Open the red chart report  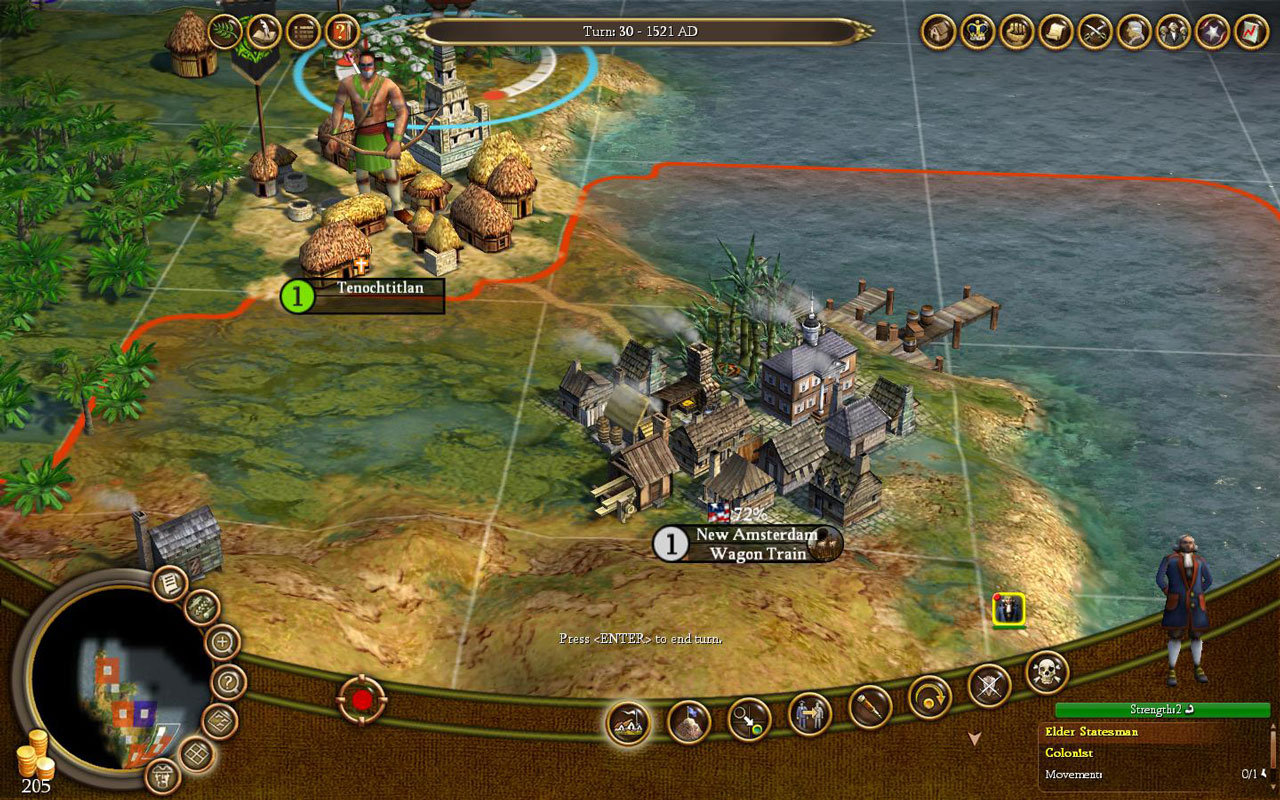click(x=1251, y=32)
